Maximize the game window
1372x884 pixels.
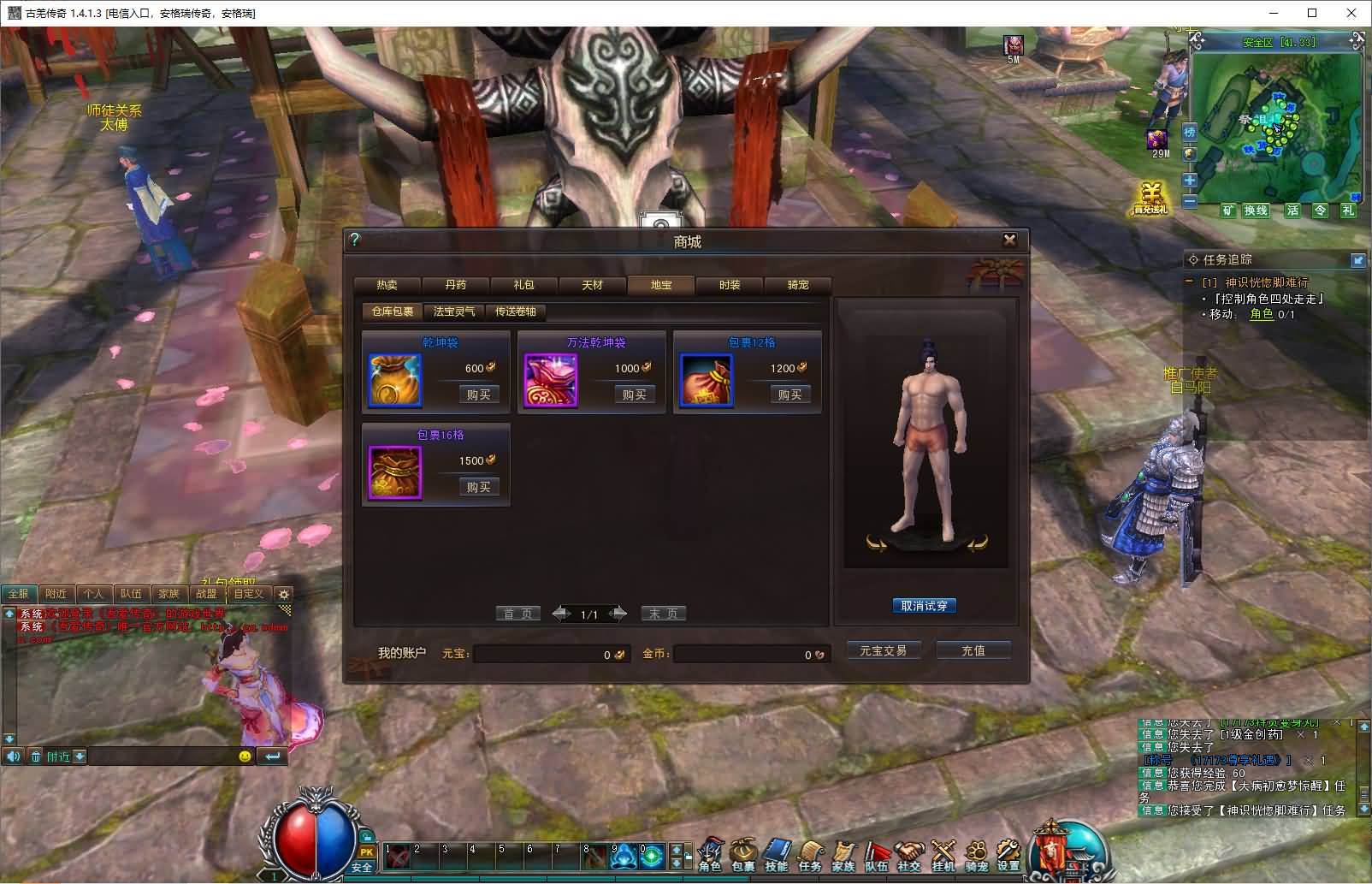(1312, 13)
